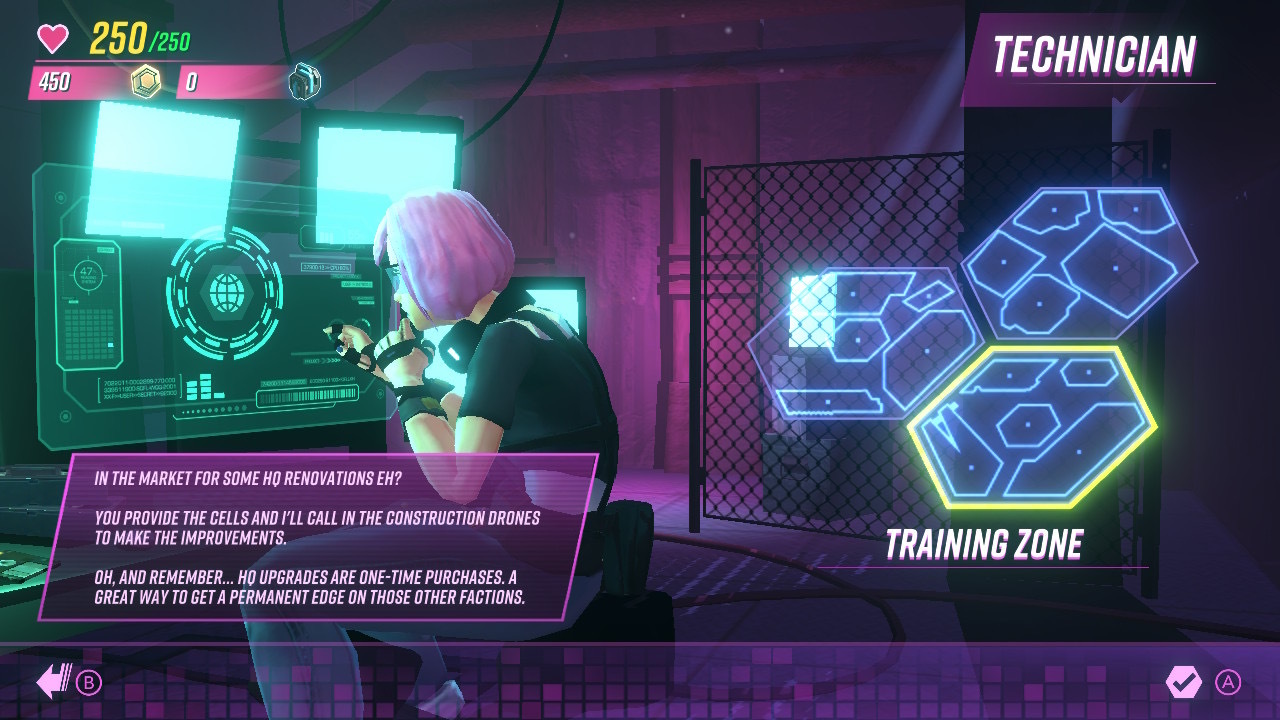
Task: Click the pink heart health icon
Action: coord(50,38)
